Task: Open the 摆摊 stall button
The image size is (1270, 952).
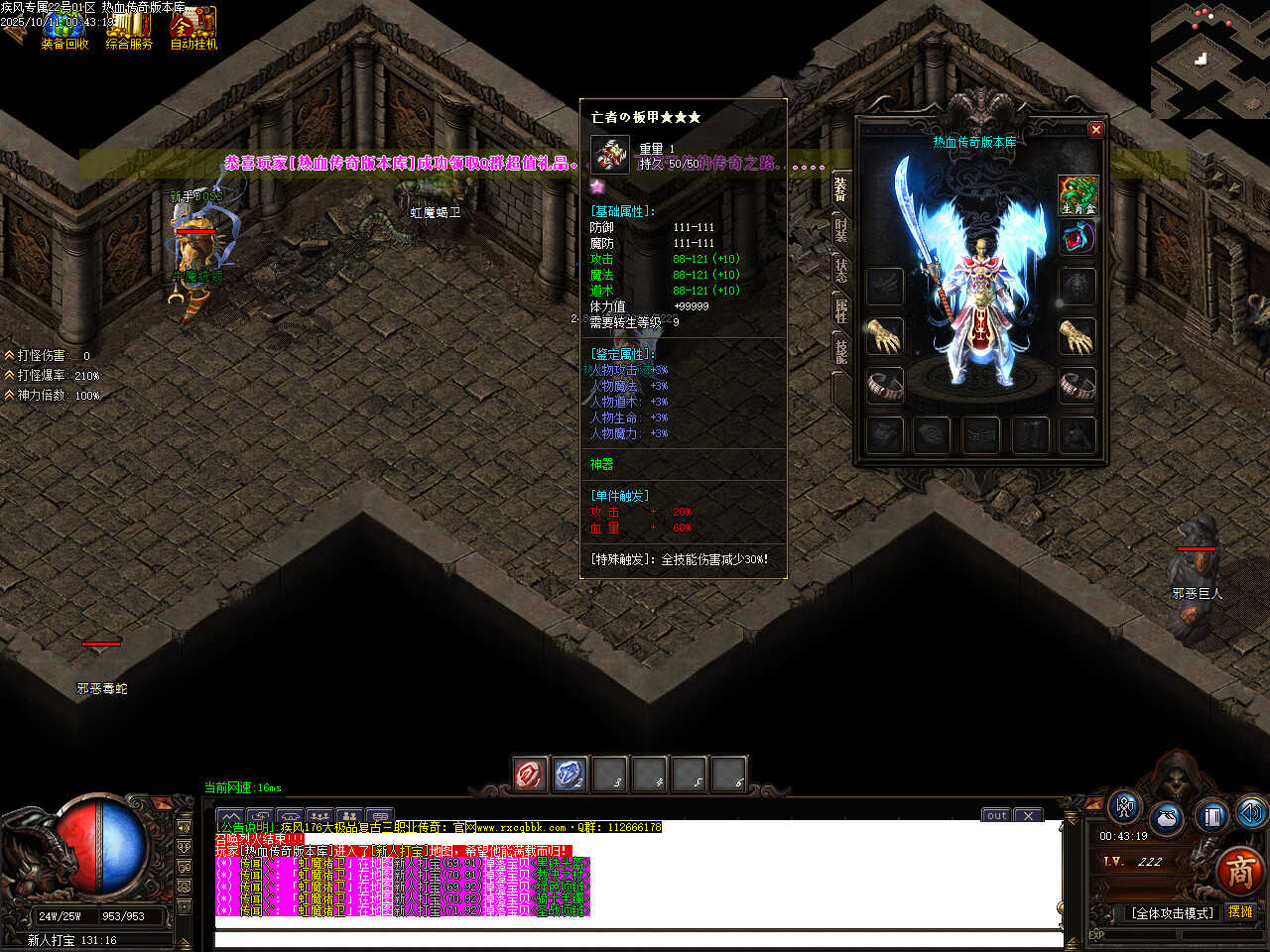Action: coord(1240,912)
